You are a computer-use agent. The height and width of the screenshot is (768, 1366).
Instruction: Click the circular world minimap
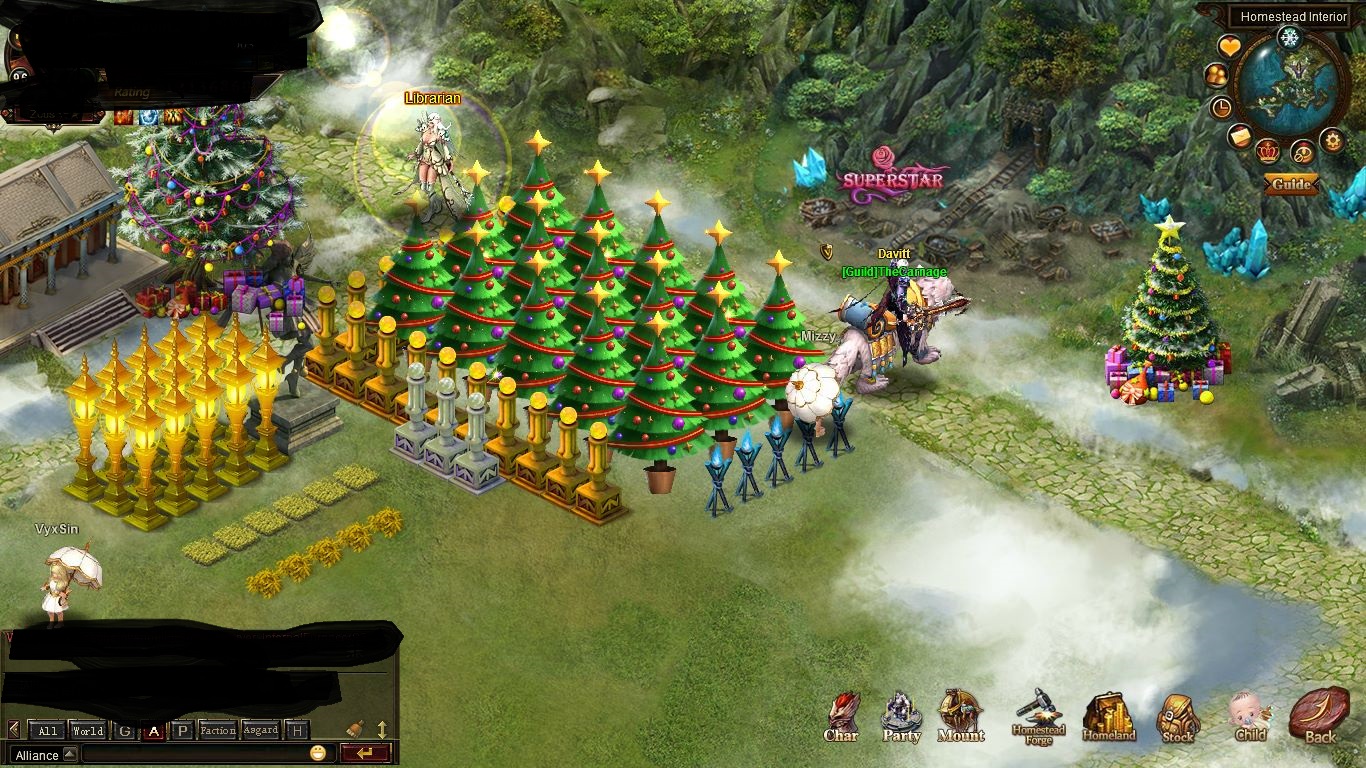1290,85
